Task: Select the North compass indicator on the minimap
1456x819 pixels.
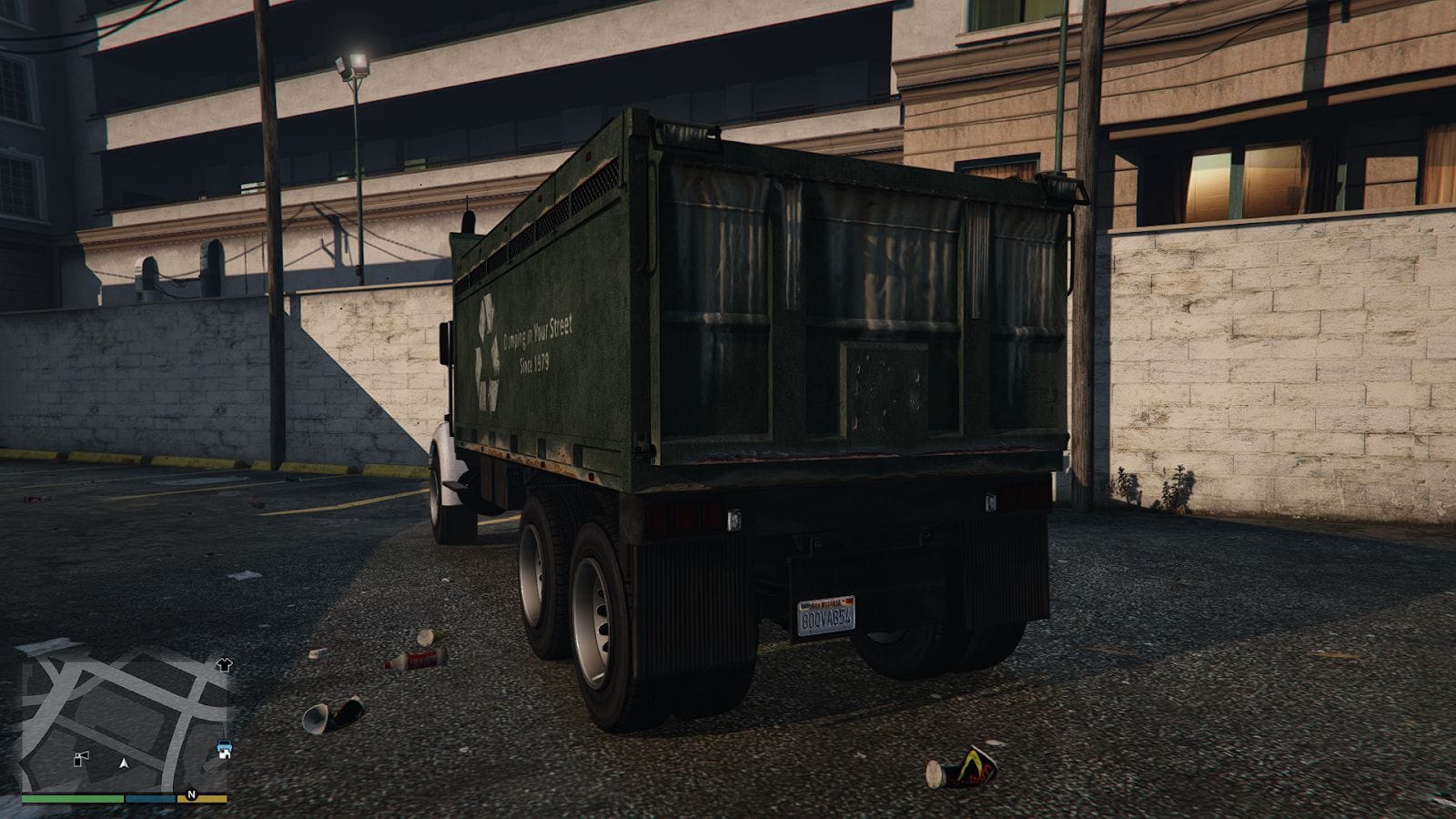Action: pos(191,794)
